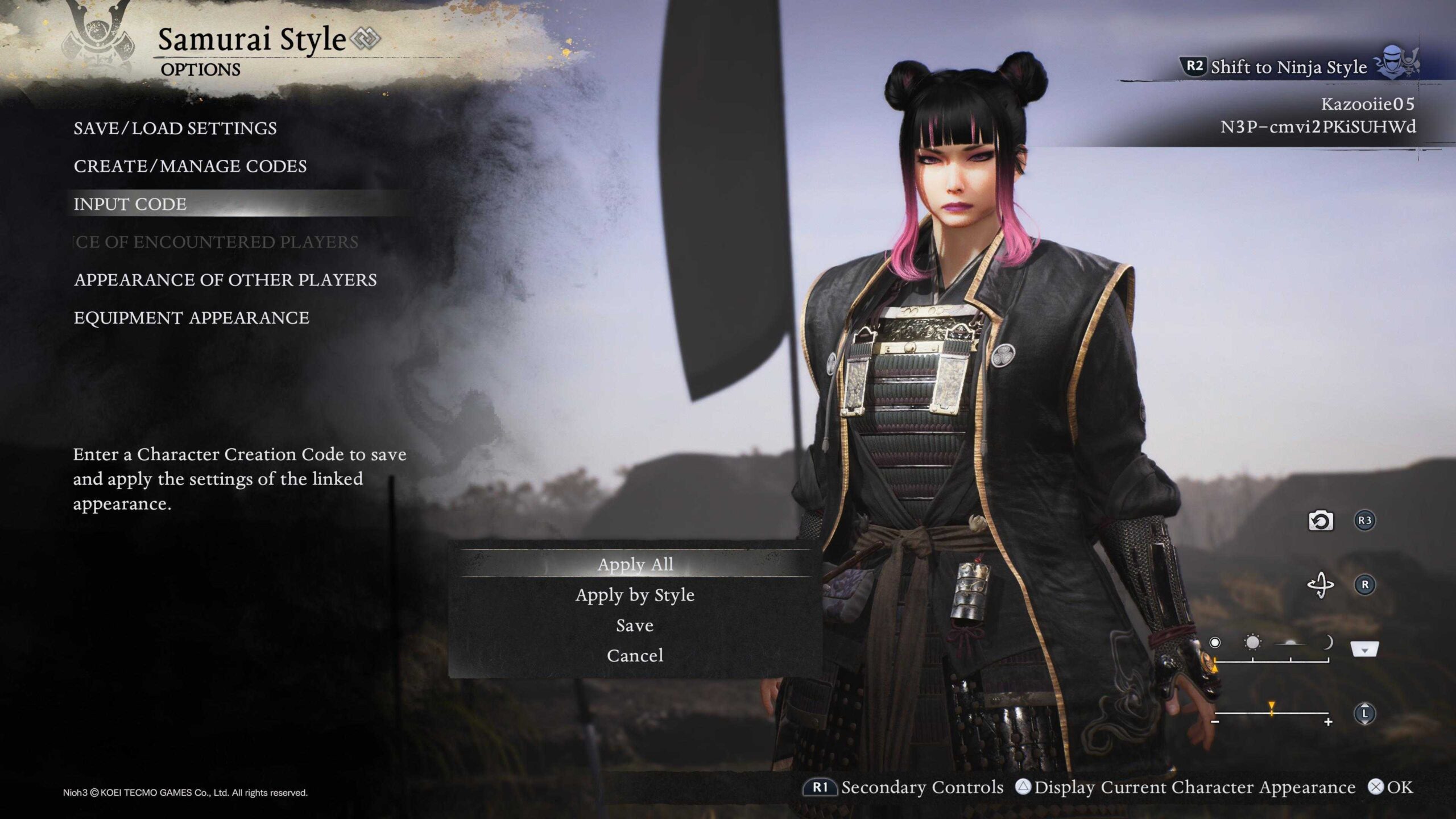
Task: Expand the white dropdown arrow under the lighting controls
Action: 1364,648
